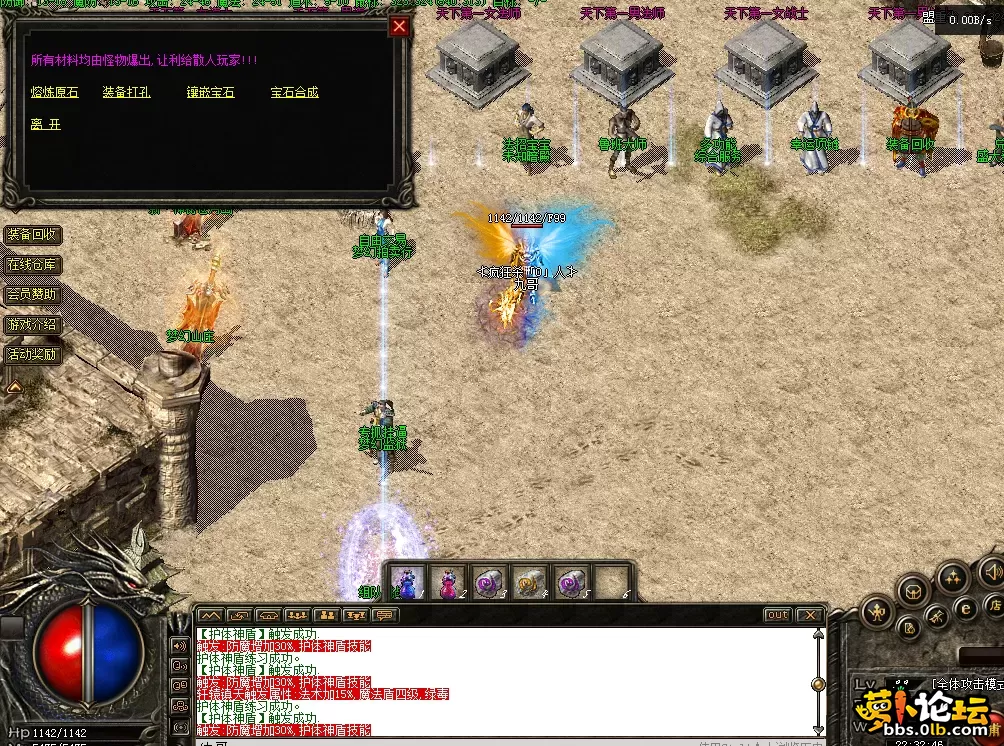Click 离开 to leave the dialogue
Viewport: 1004px width, 746px height.
coord(46,124)
